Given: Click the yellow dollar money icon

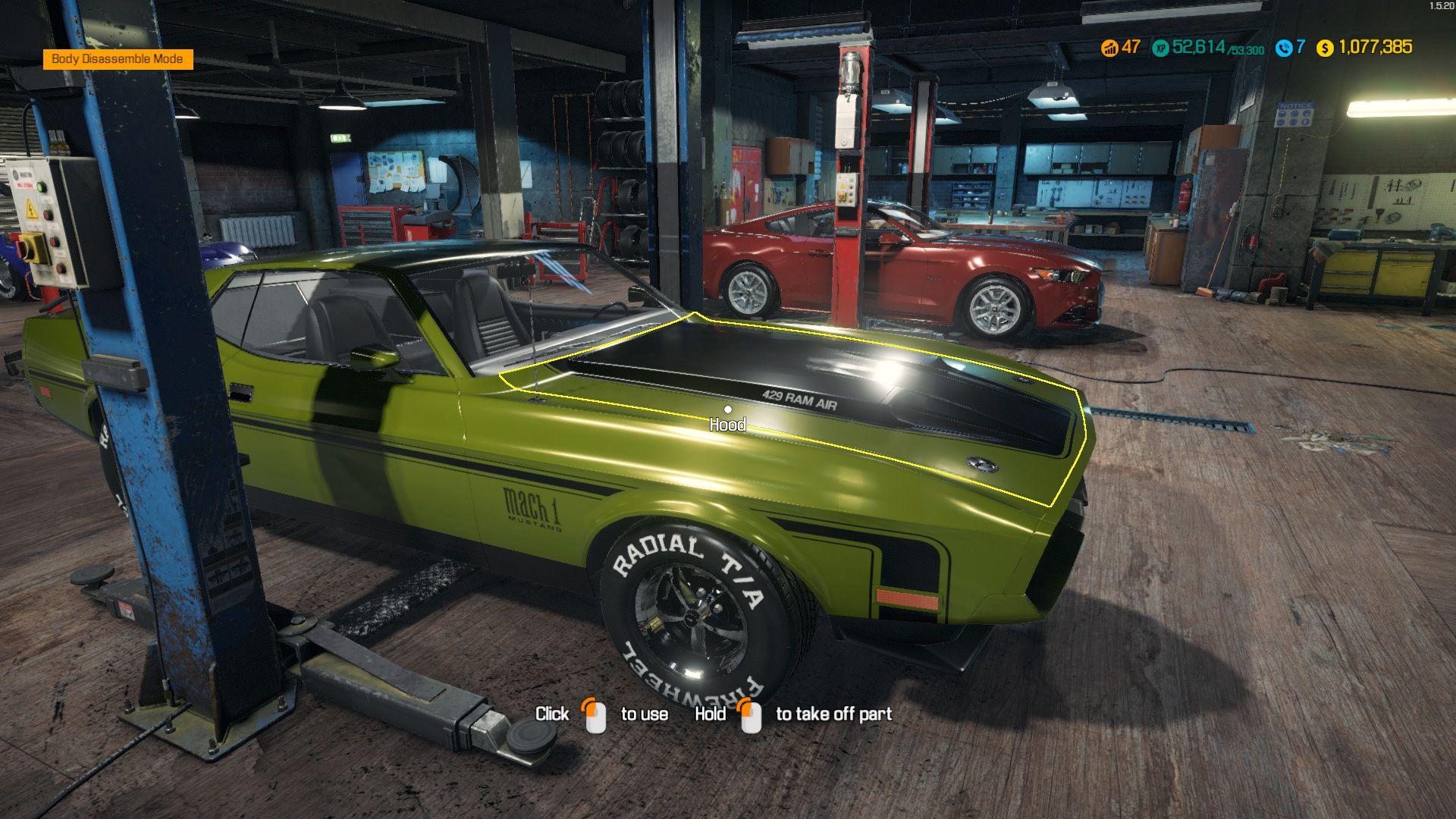Looking at the screenshot, I should [1326, 47].
